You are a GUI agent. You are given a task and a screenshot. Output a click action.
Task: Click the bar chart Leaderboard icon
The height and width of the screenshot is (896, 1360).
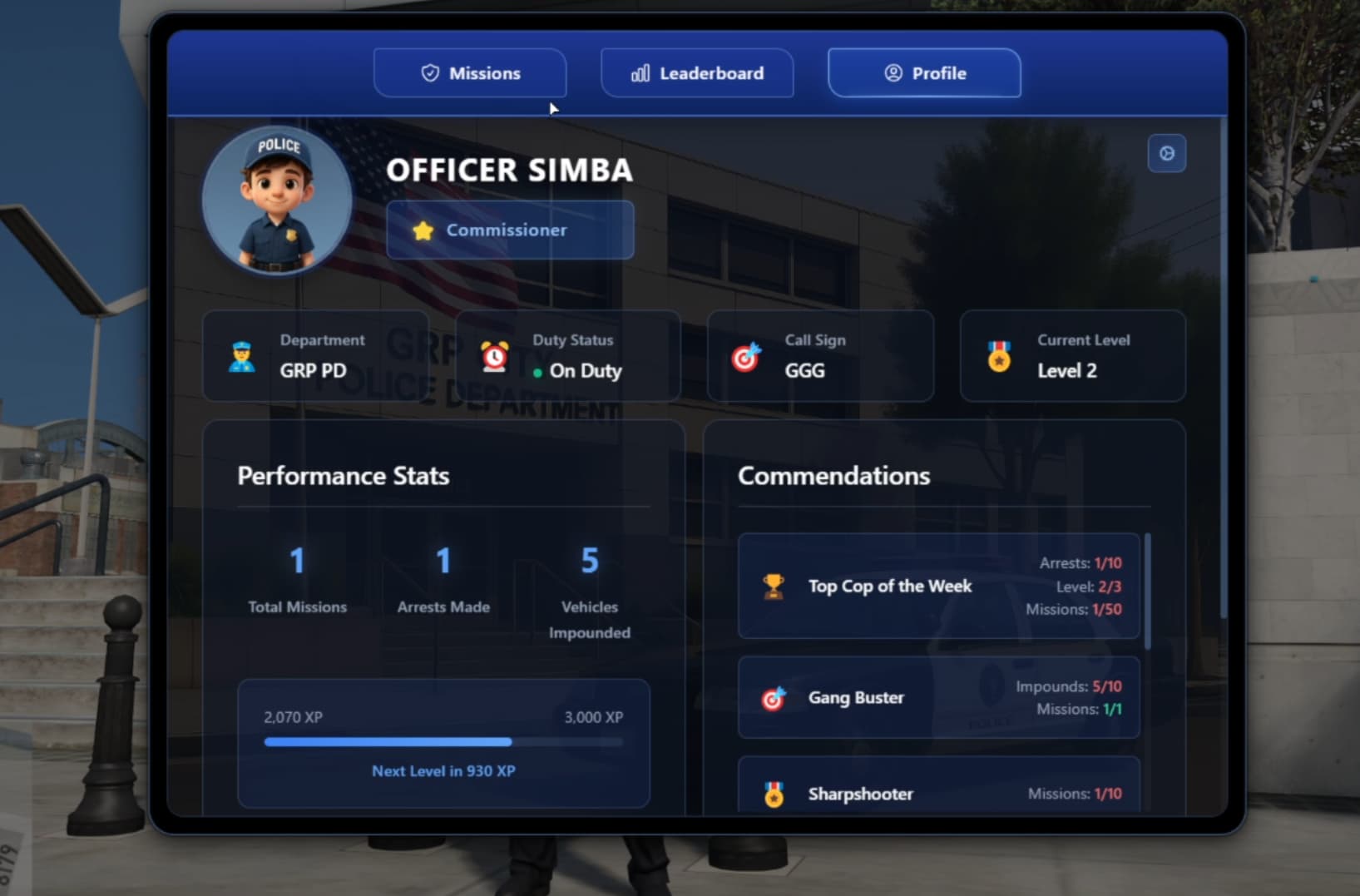point(640,73)
